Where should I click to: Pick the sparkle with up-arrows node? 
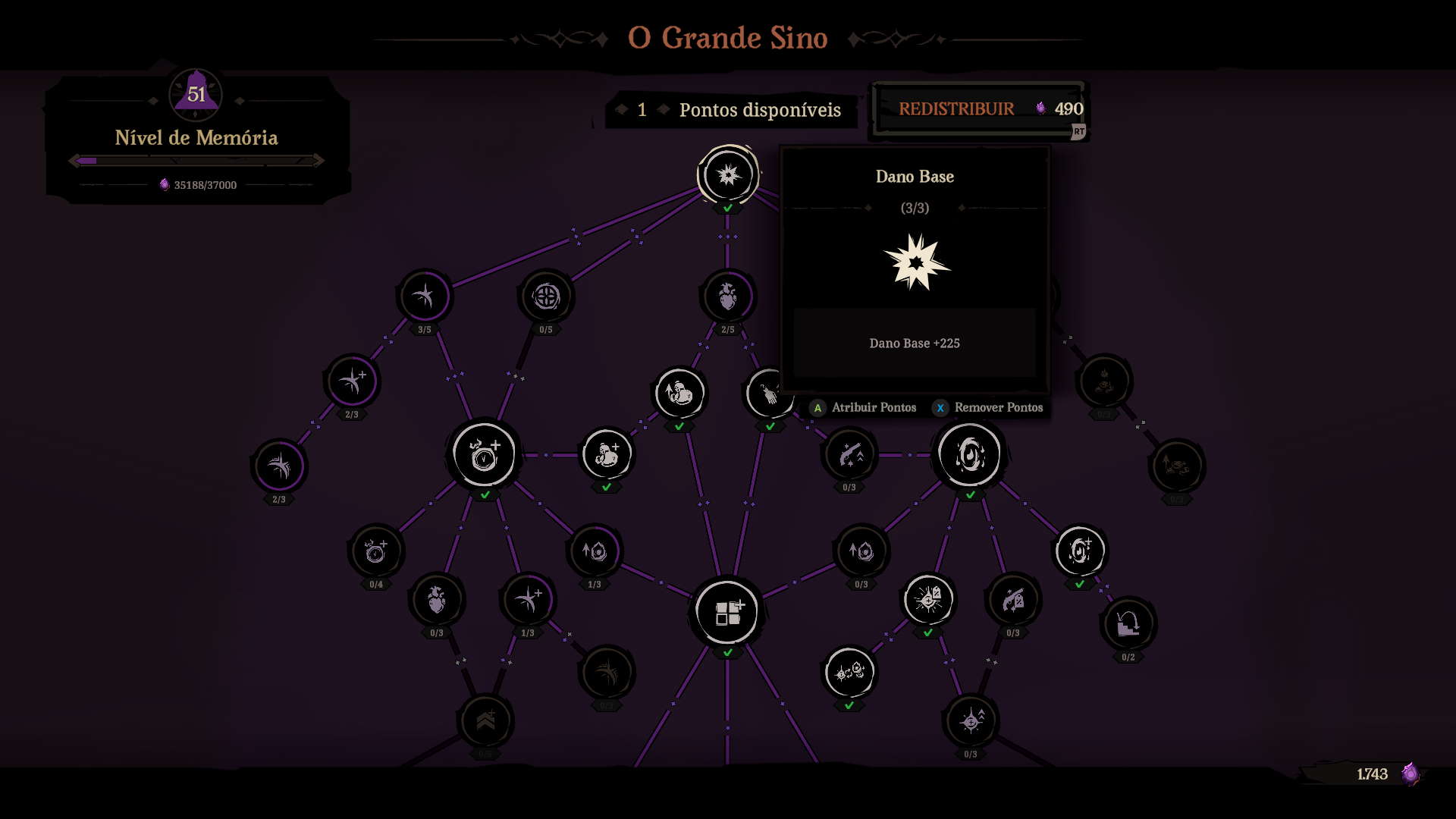(971, 721)
